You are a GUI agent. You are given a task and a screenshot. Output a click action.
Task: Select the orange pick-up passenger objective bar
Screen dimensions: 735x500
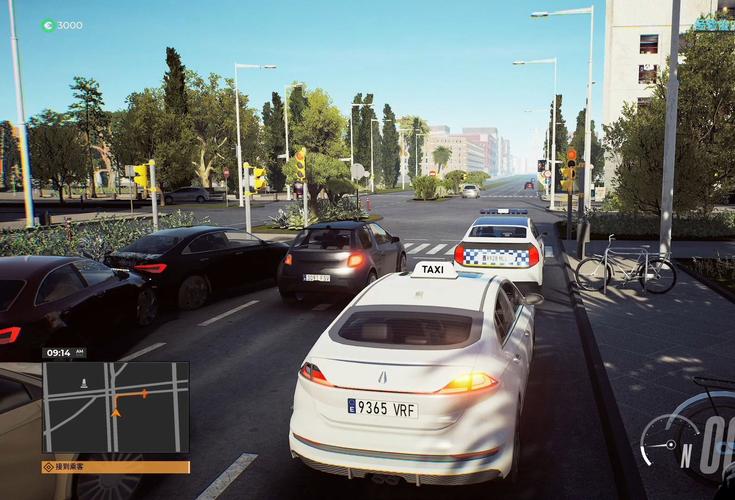pyautogui.click(x=115, y=467)
